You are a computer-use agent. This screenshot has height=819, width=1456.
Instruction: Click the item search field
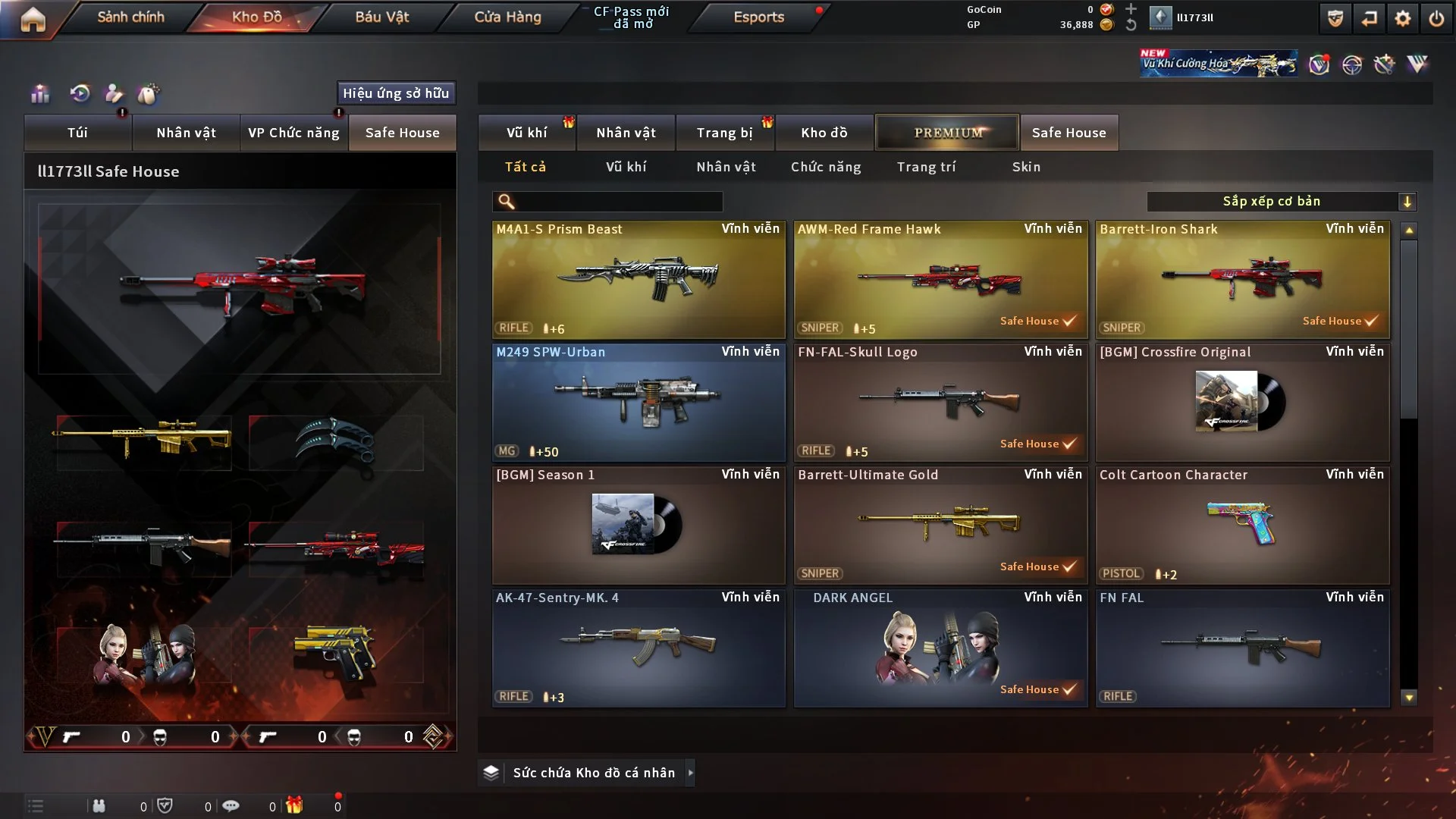[x=618, y=202]
